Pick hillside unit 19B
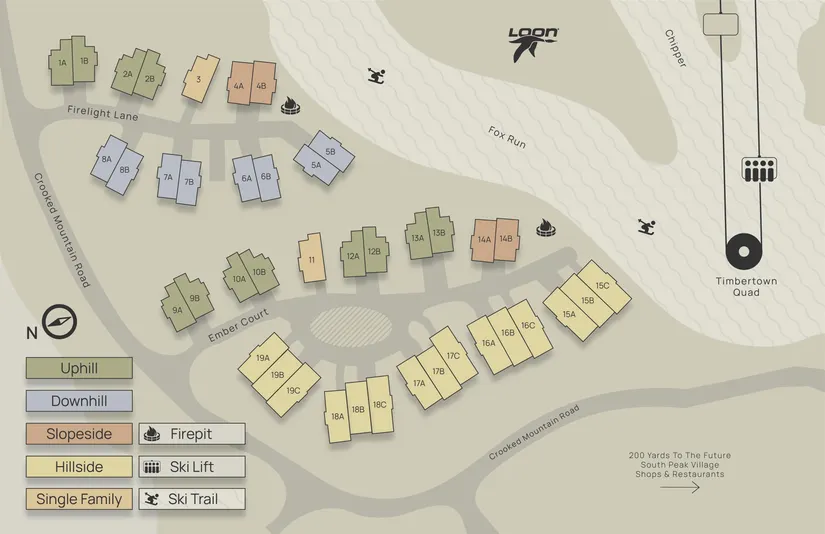The width and height of the screenshot is (825, 534). tap(278, 374)
